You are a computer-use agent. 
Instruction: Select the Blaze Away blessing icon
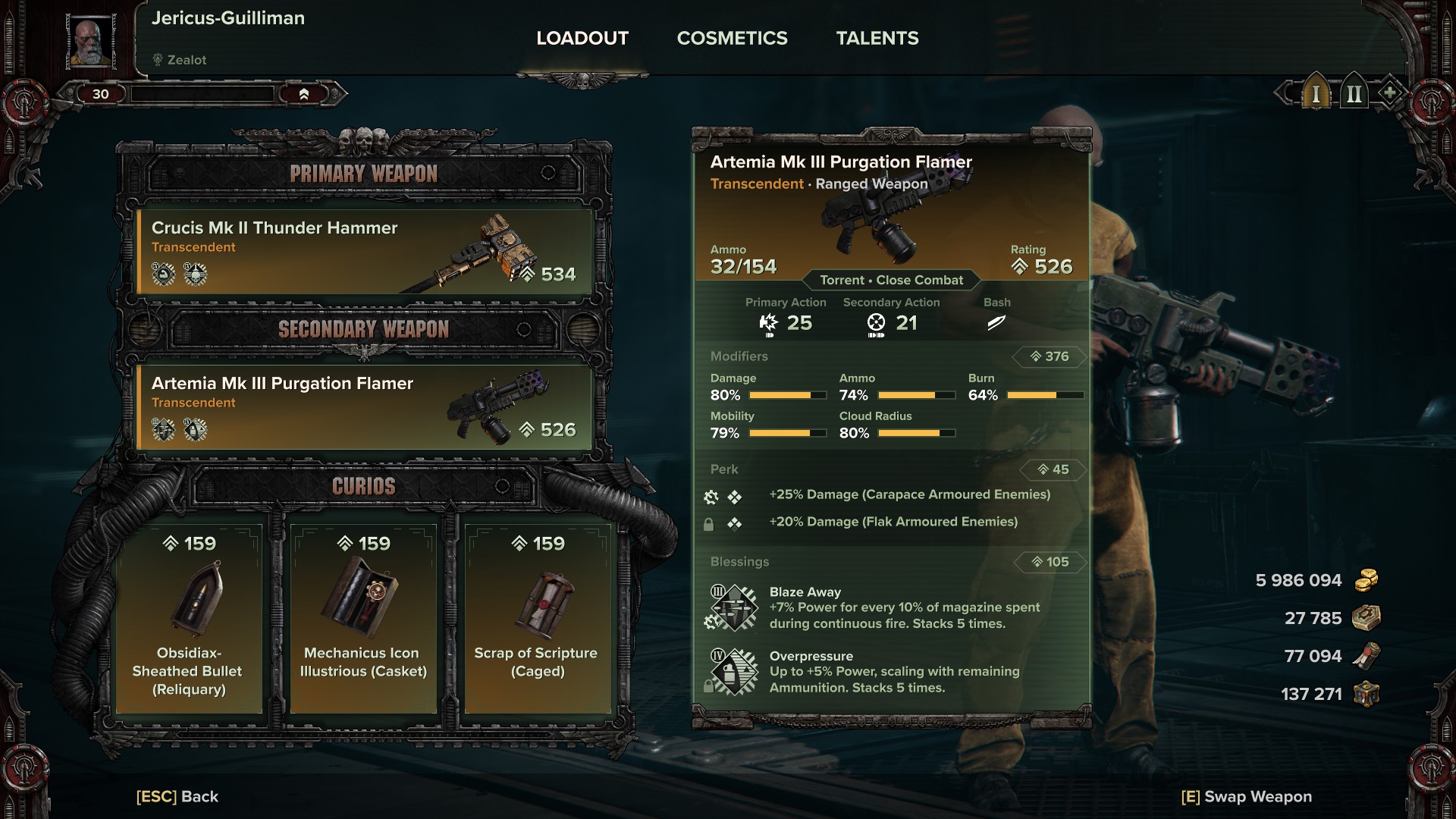(x=733, y=607)
